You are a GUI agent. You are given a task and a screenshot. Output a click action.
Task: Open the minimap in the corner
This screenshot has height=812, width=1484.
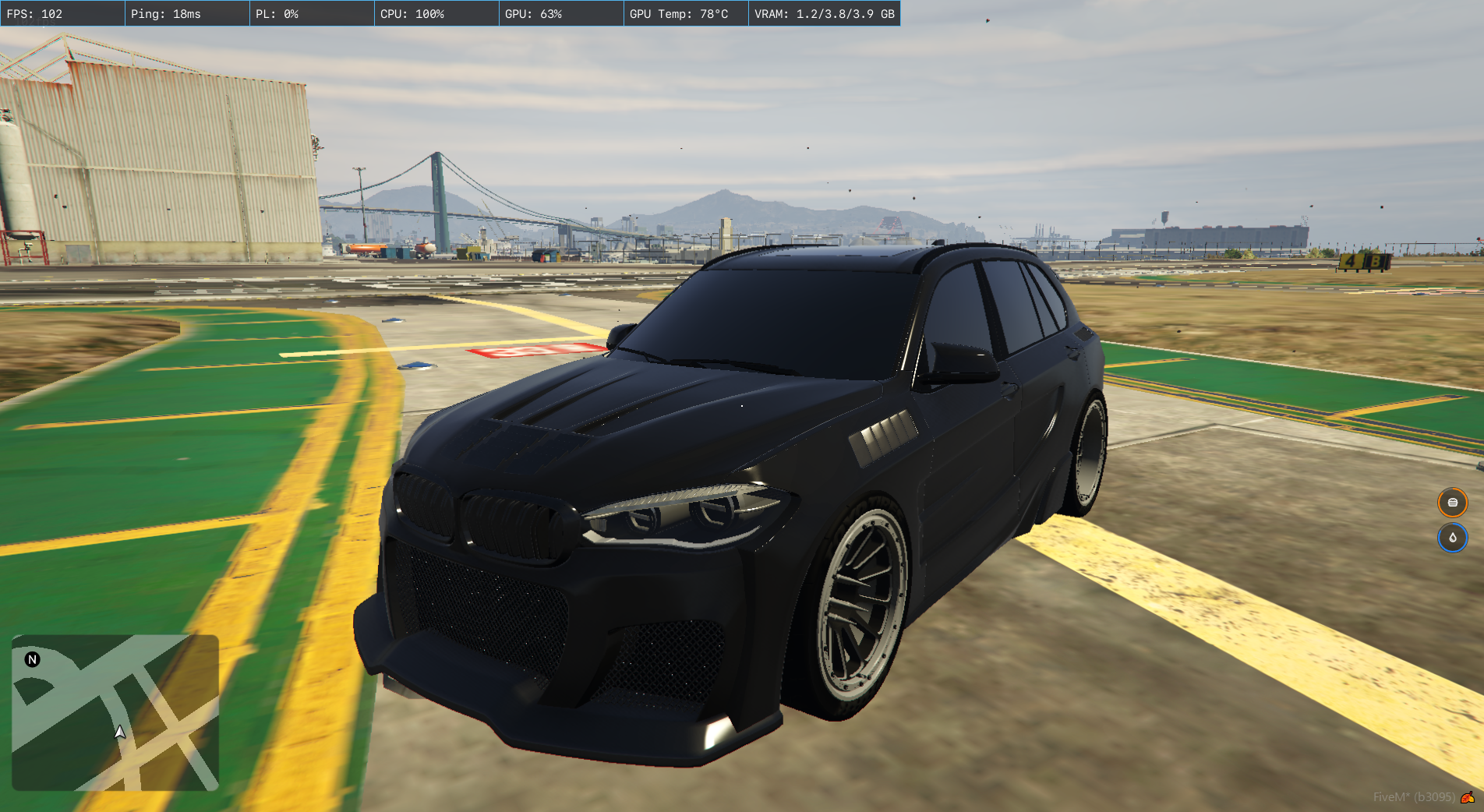coord(115,712)
